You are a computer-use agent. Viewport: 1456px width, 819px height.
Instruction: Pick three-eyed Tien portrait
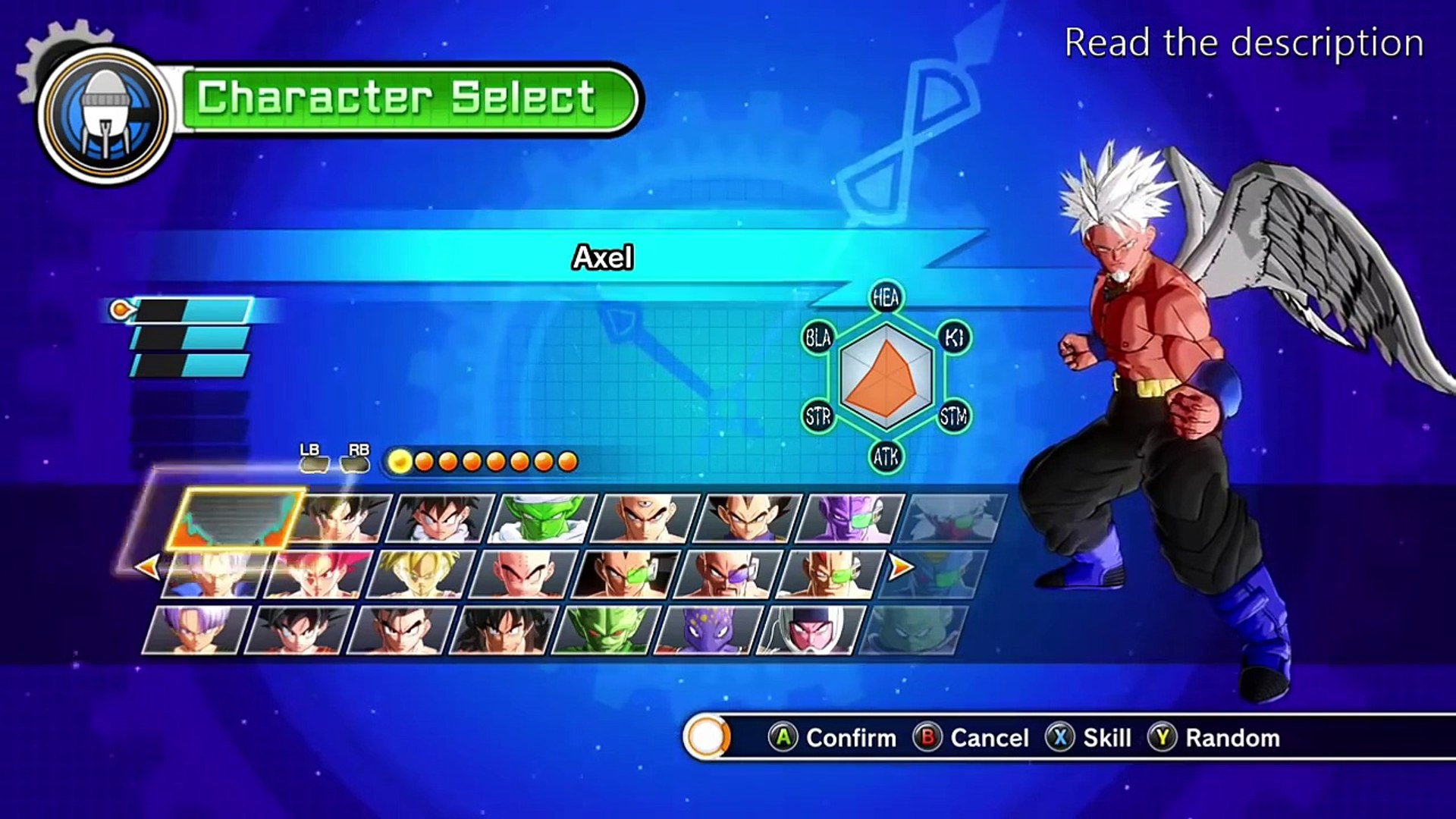(x=645, y=519)
